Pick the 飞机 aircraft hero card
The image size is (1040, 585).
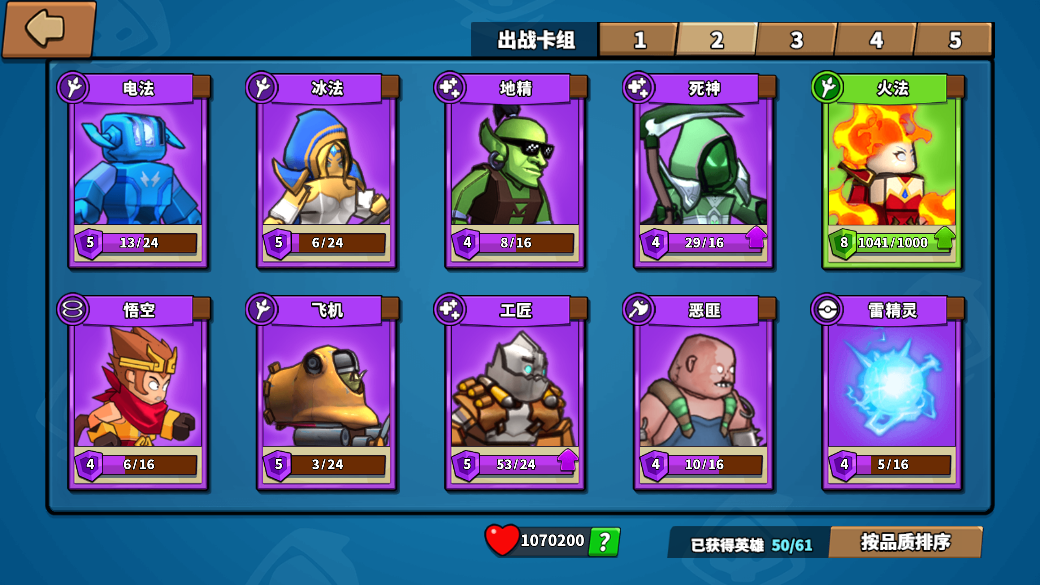point(327,392)
